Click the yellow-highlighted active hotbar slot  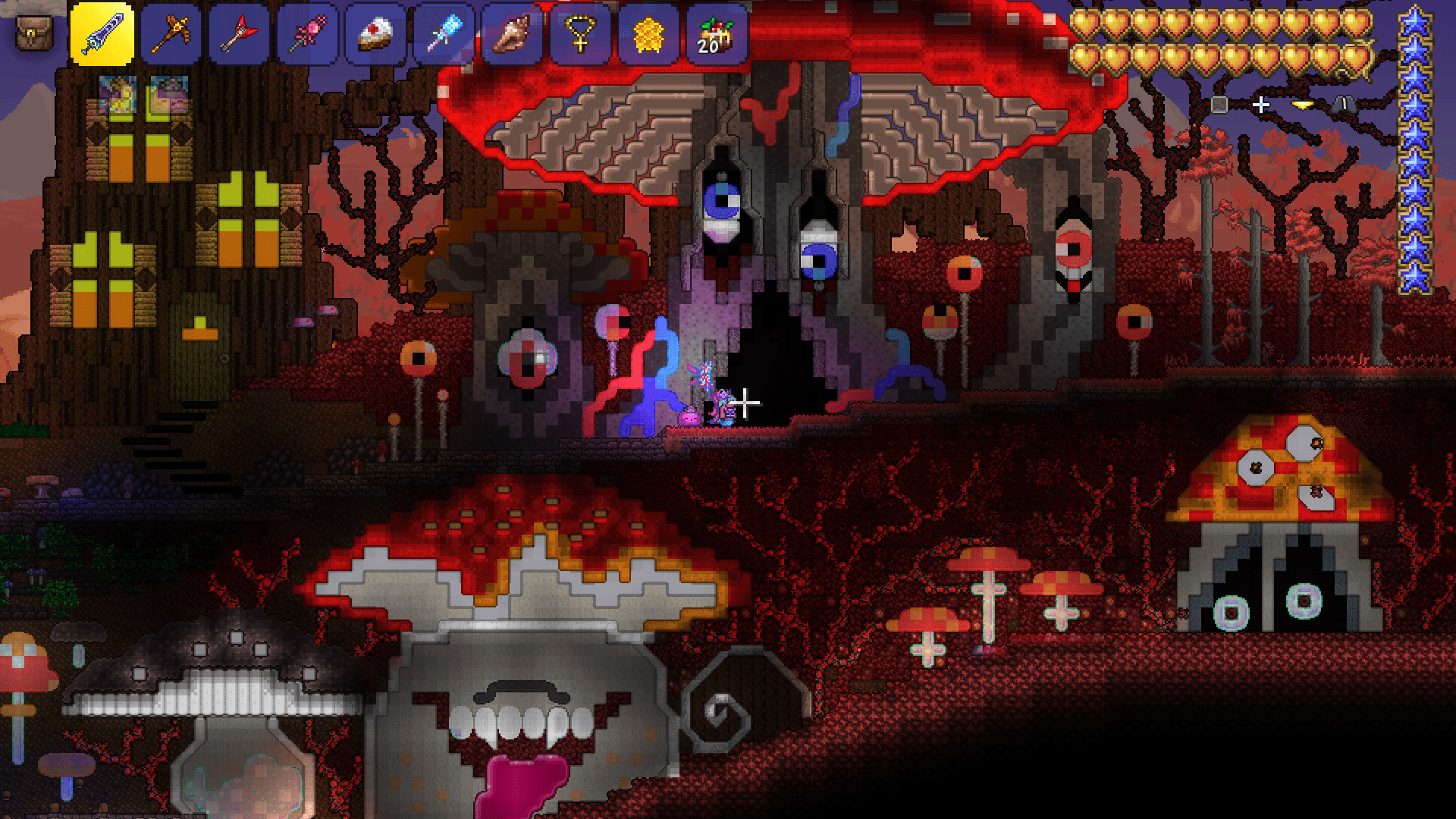click(104, 34)
